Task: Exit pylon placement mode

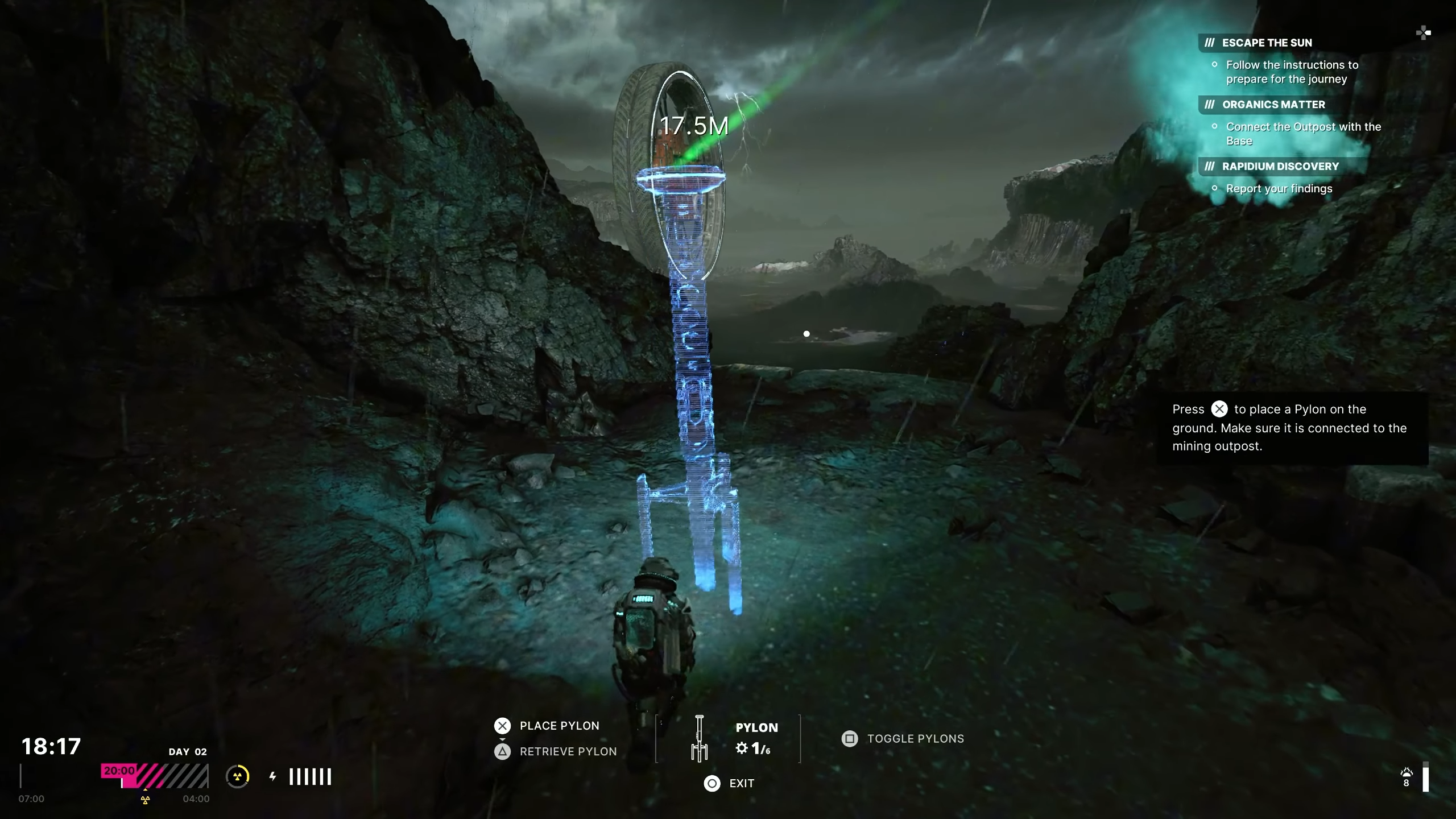Action: tap(741, 784)
